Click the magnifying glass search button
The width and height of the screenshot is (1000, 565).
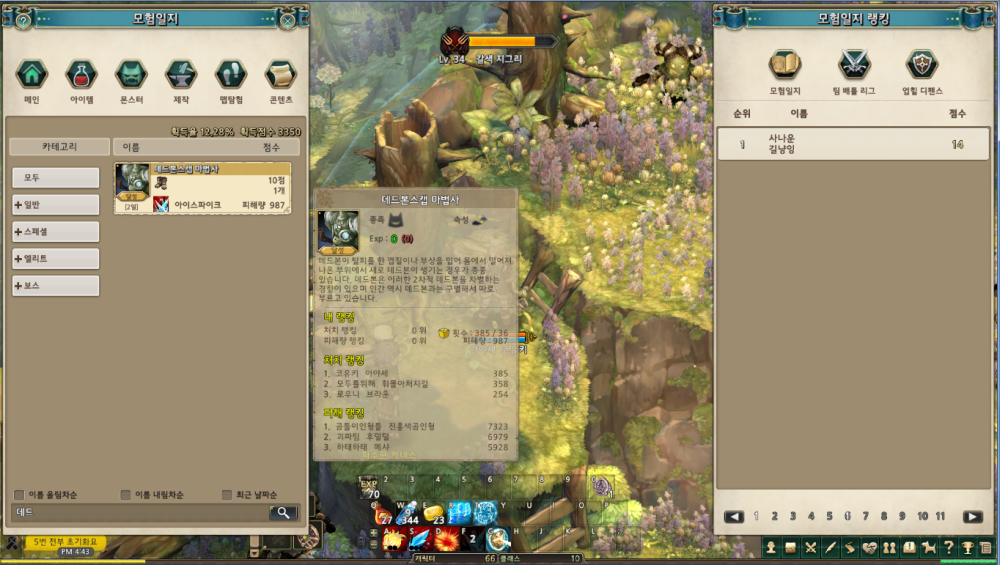coord(283,513)
